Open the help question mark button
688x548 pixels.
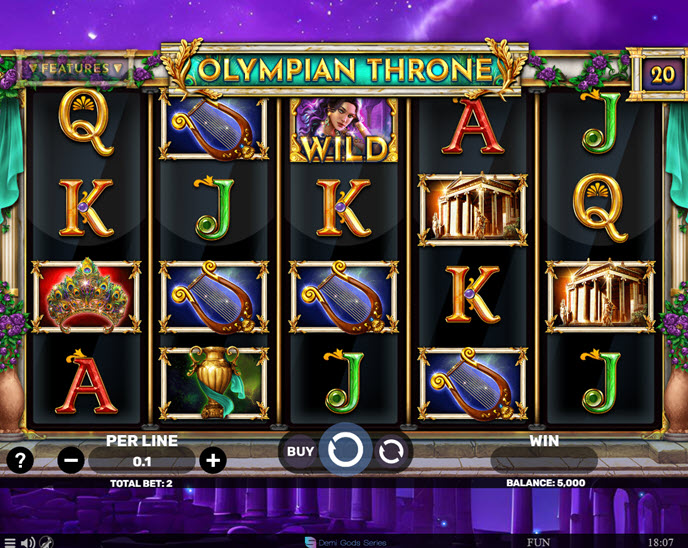tap(20, 460)
